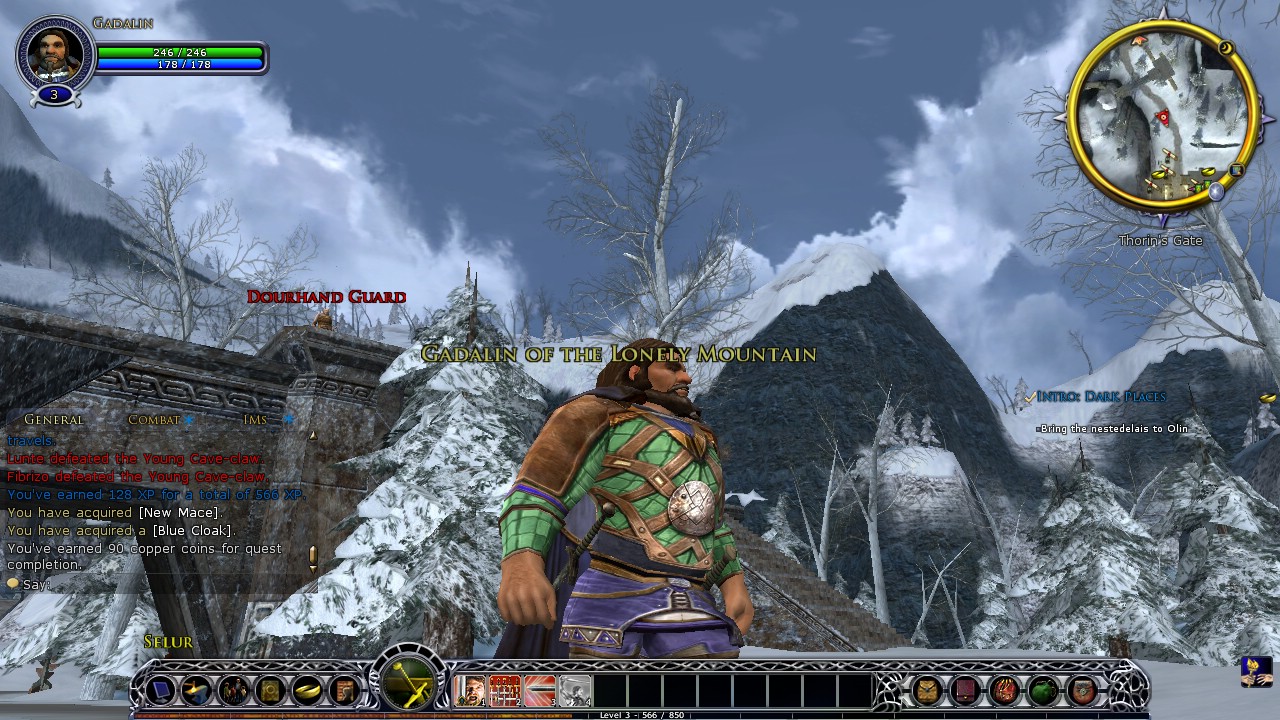
Task: Click the anvil crafting panel icon
Action: click(x=197, y=690)
